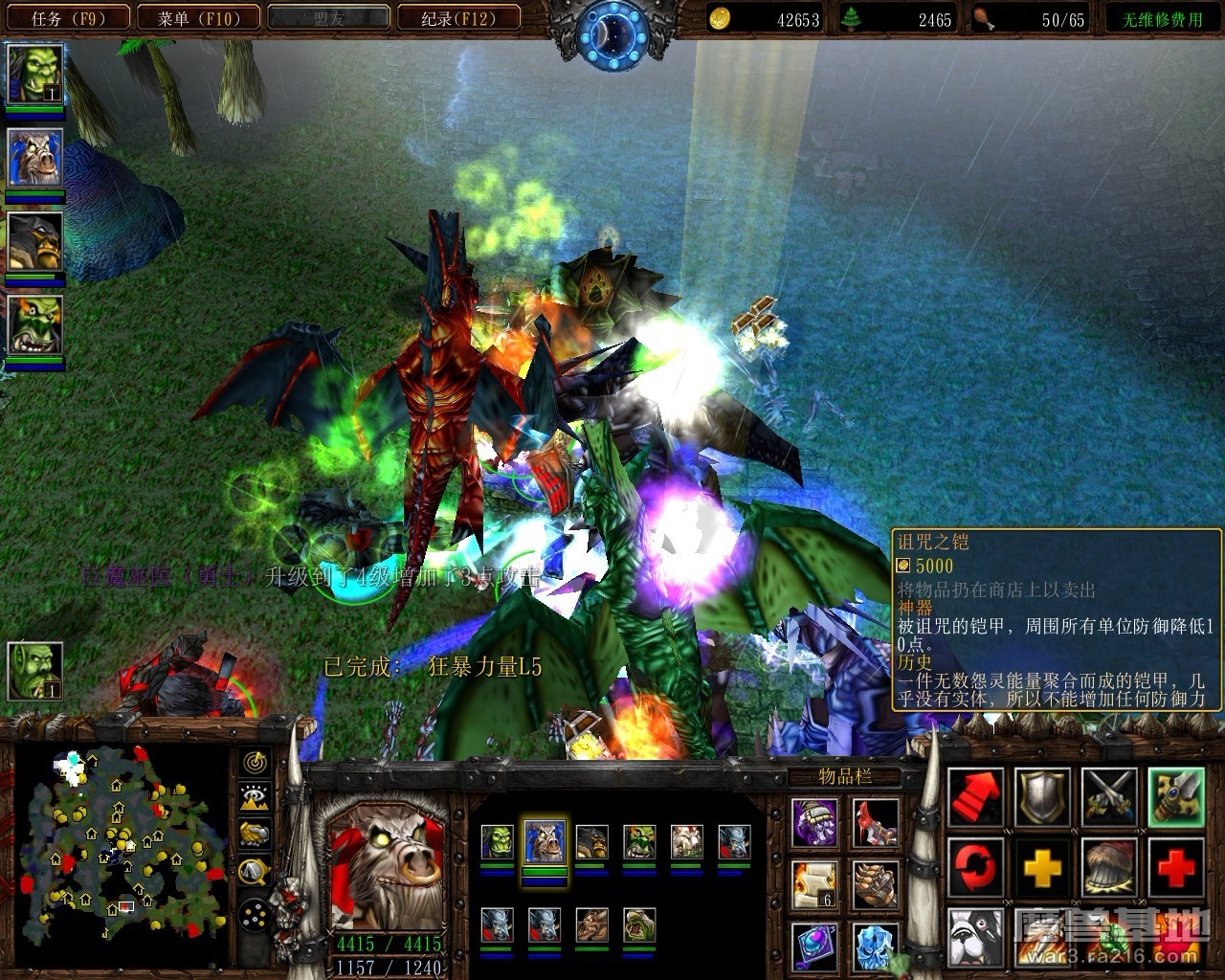This screenshot has width=1225, height=980.
Task: Choose the idle worker peon icon
Action: 35,670
